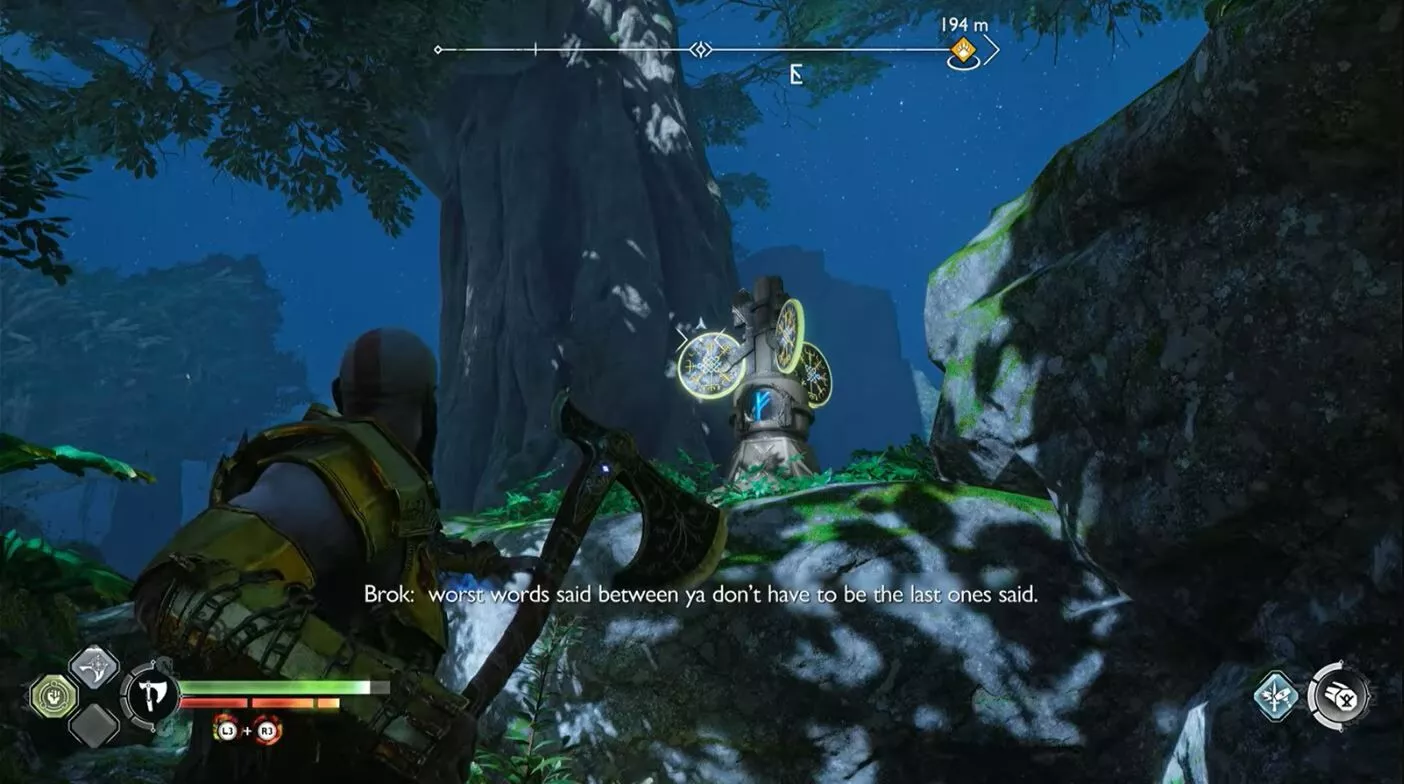The width and height of the screenshot is (1404, 784).
Task: Click the 194 m distance label
Action: click(x=963, y=24)
